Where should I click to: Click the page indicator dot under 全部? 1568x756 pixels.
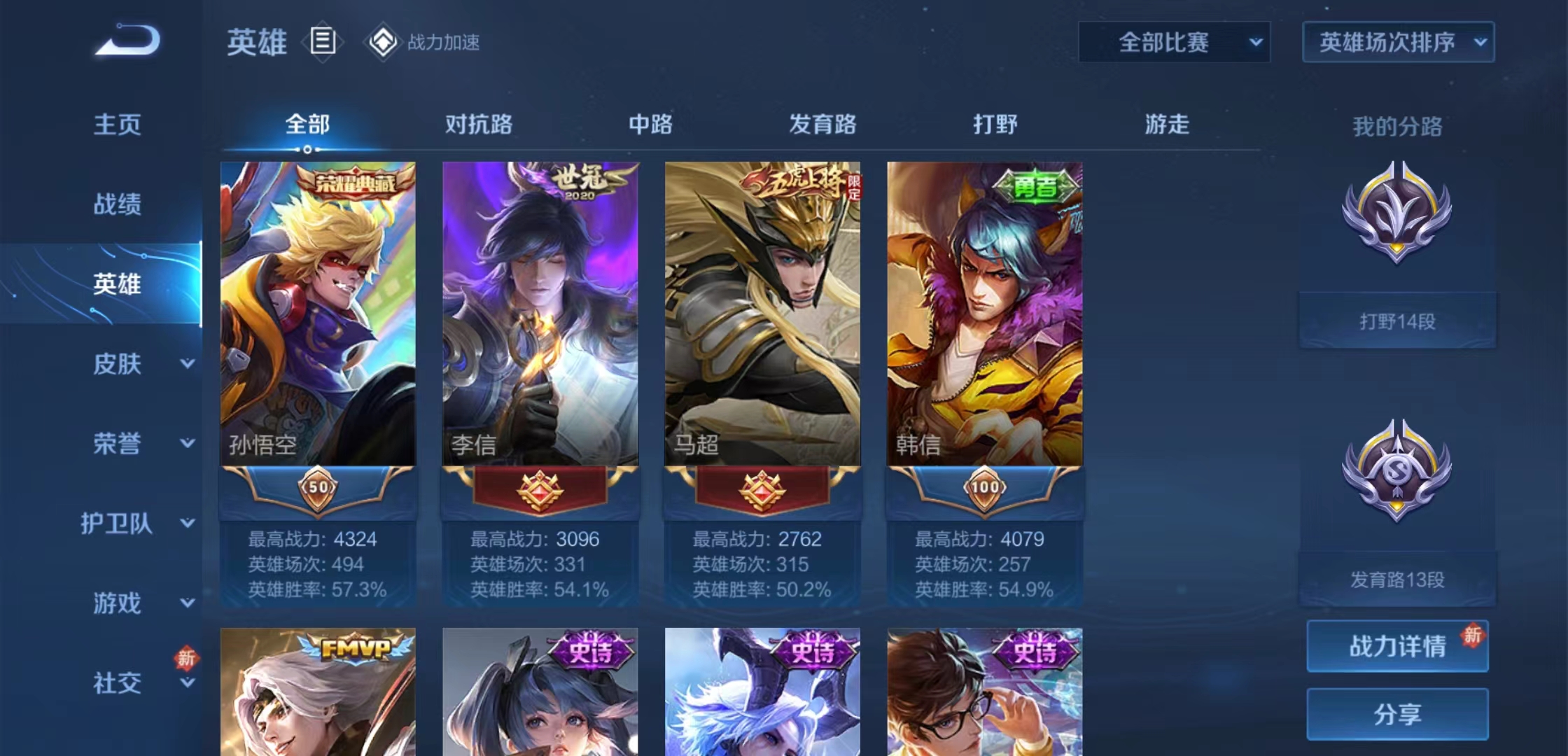pyautogui.click(x=307, y=149)
